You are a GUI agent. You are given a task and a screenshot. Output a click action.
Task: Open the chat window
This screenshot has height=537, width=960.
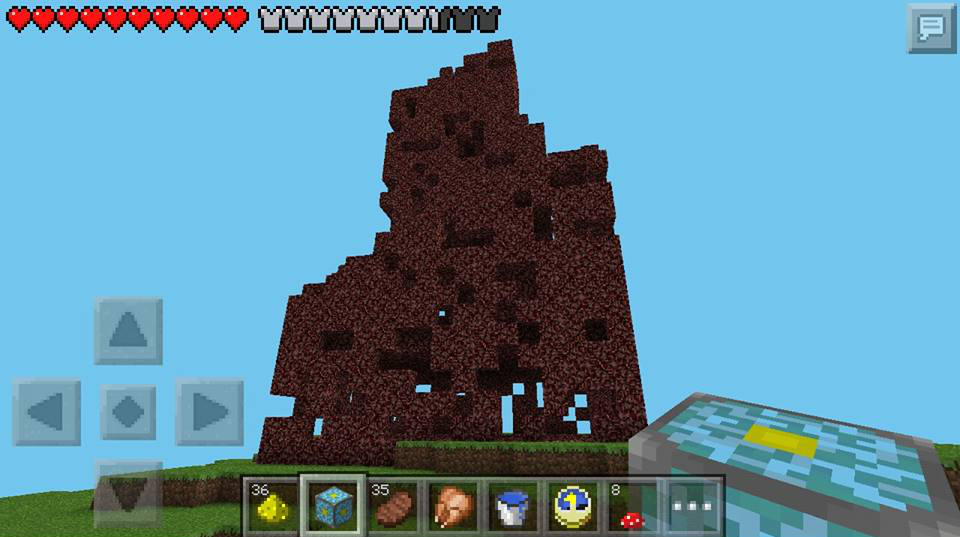pyautogui.click(x=931, y=27)
